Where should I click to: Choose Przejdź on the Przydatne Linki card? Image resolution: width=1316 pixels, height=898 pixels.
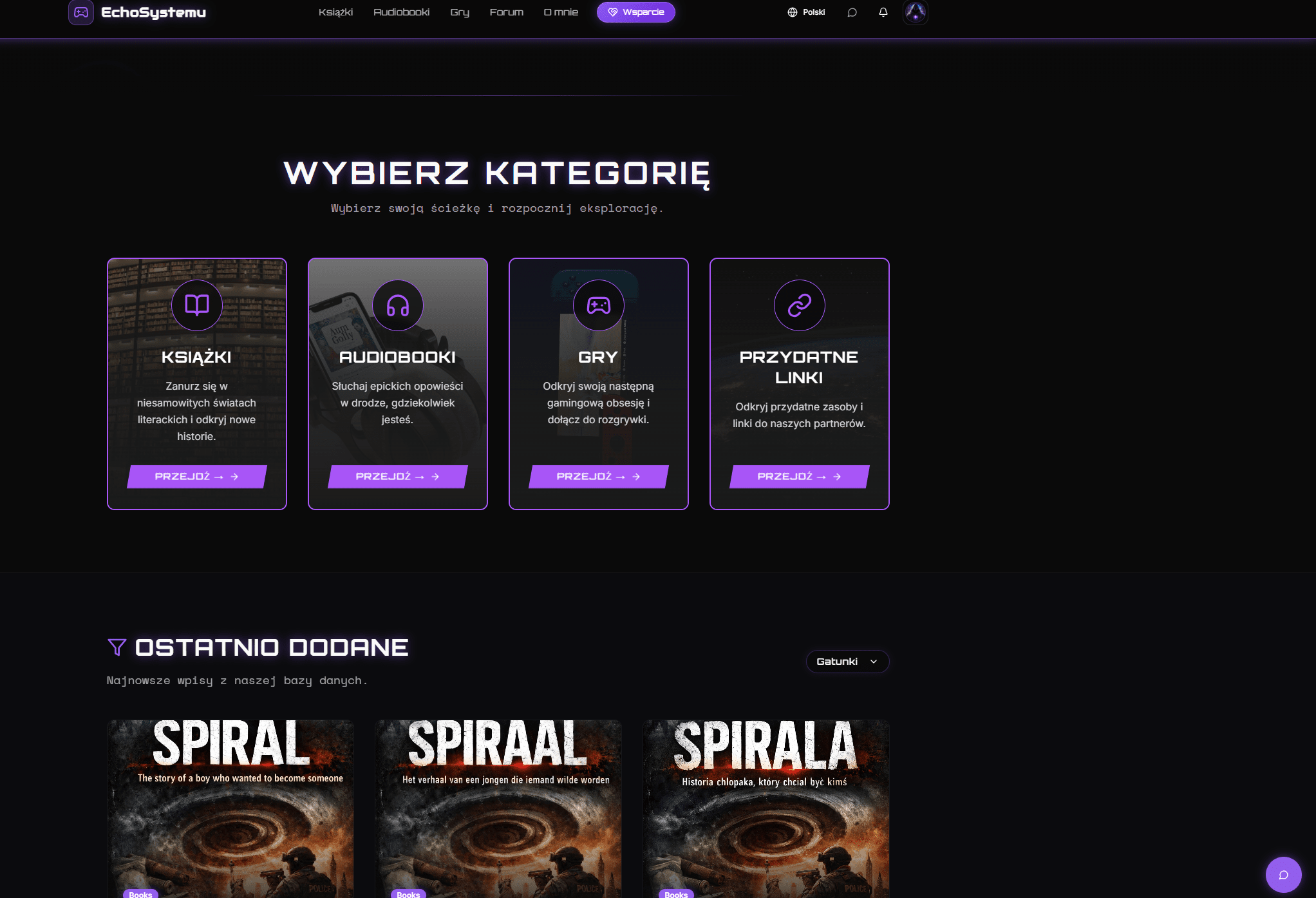point(799,477)
